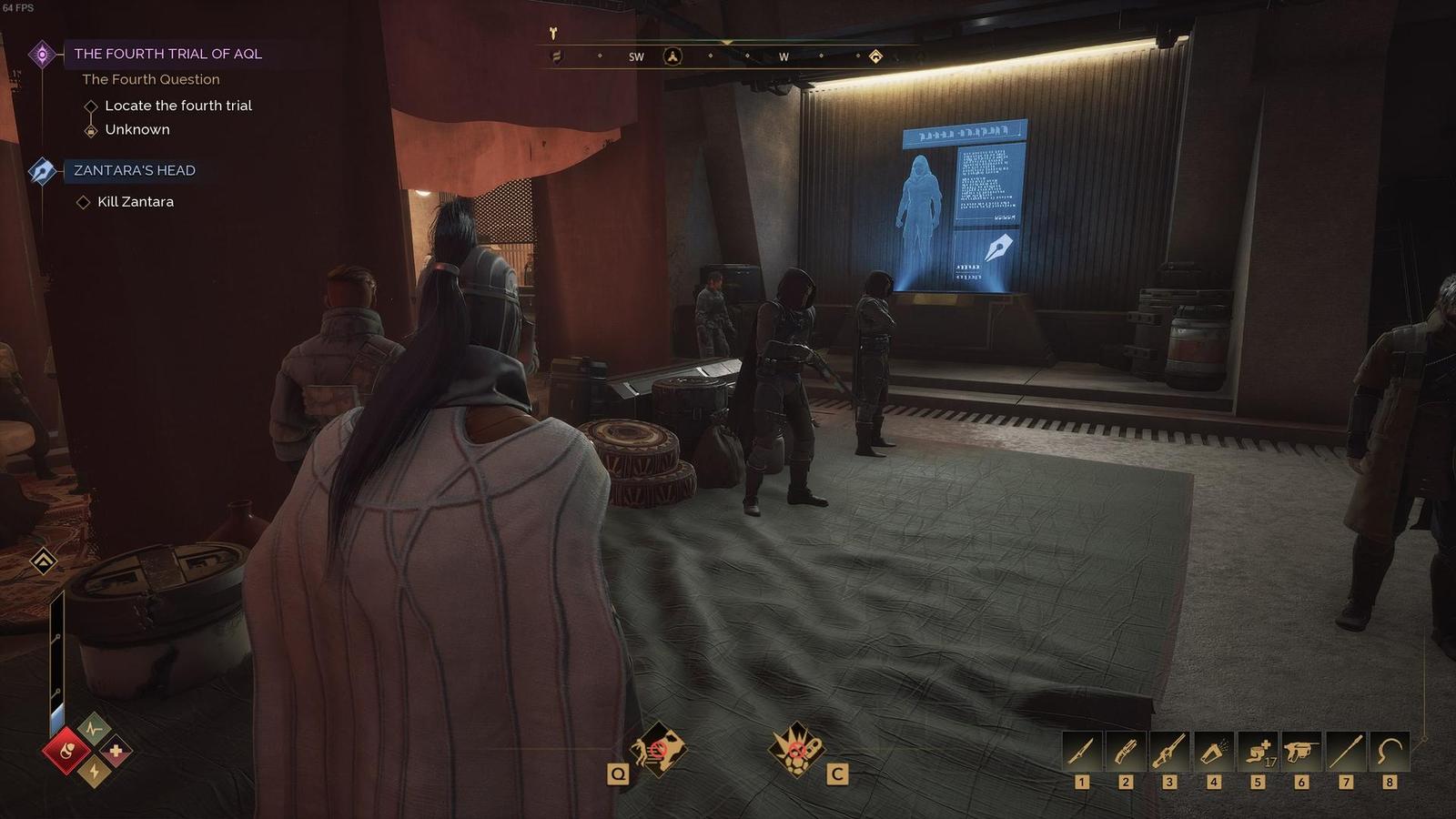Use the bandage item with count 17
The image size is (1456, 819).
point(1258,752)
